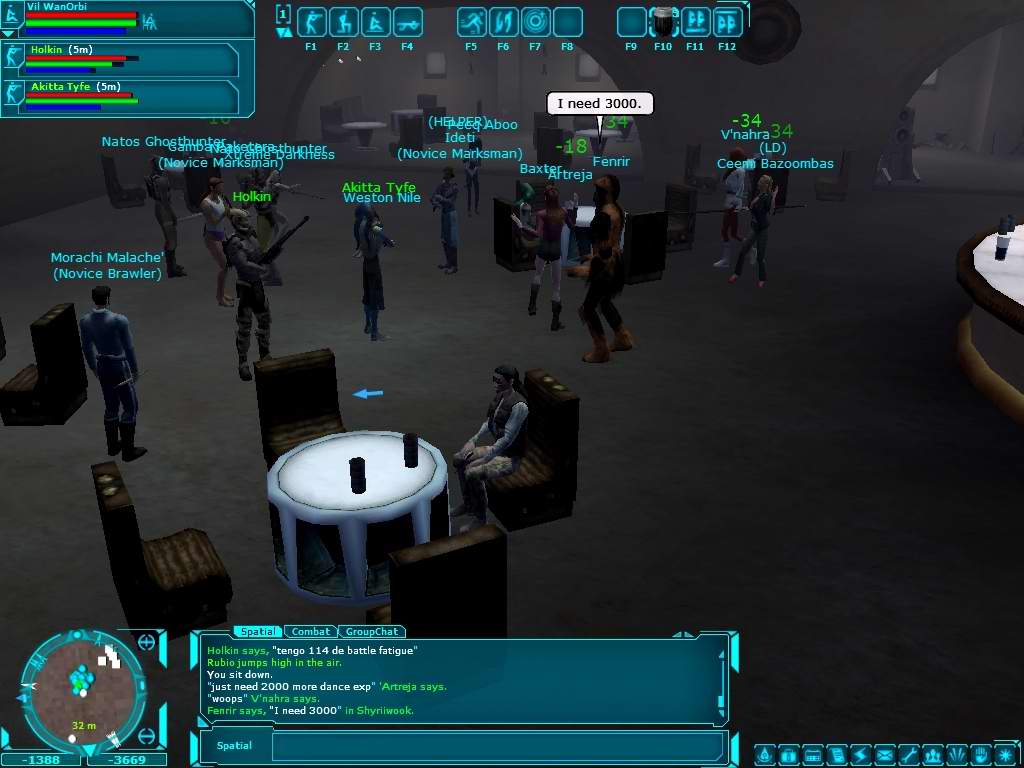Use the prone posture in F4 slot

407,22
